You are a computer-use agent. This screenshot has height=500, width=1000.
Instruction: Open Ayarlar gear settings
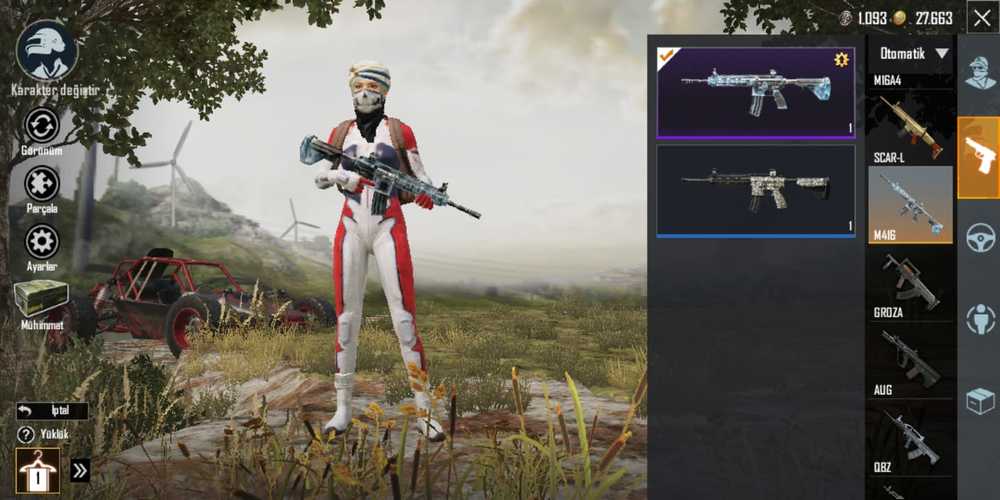tap(42, 245)
